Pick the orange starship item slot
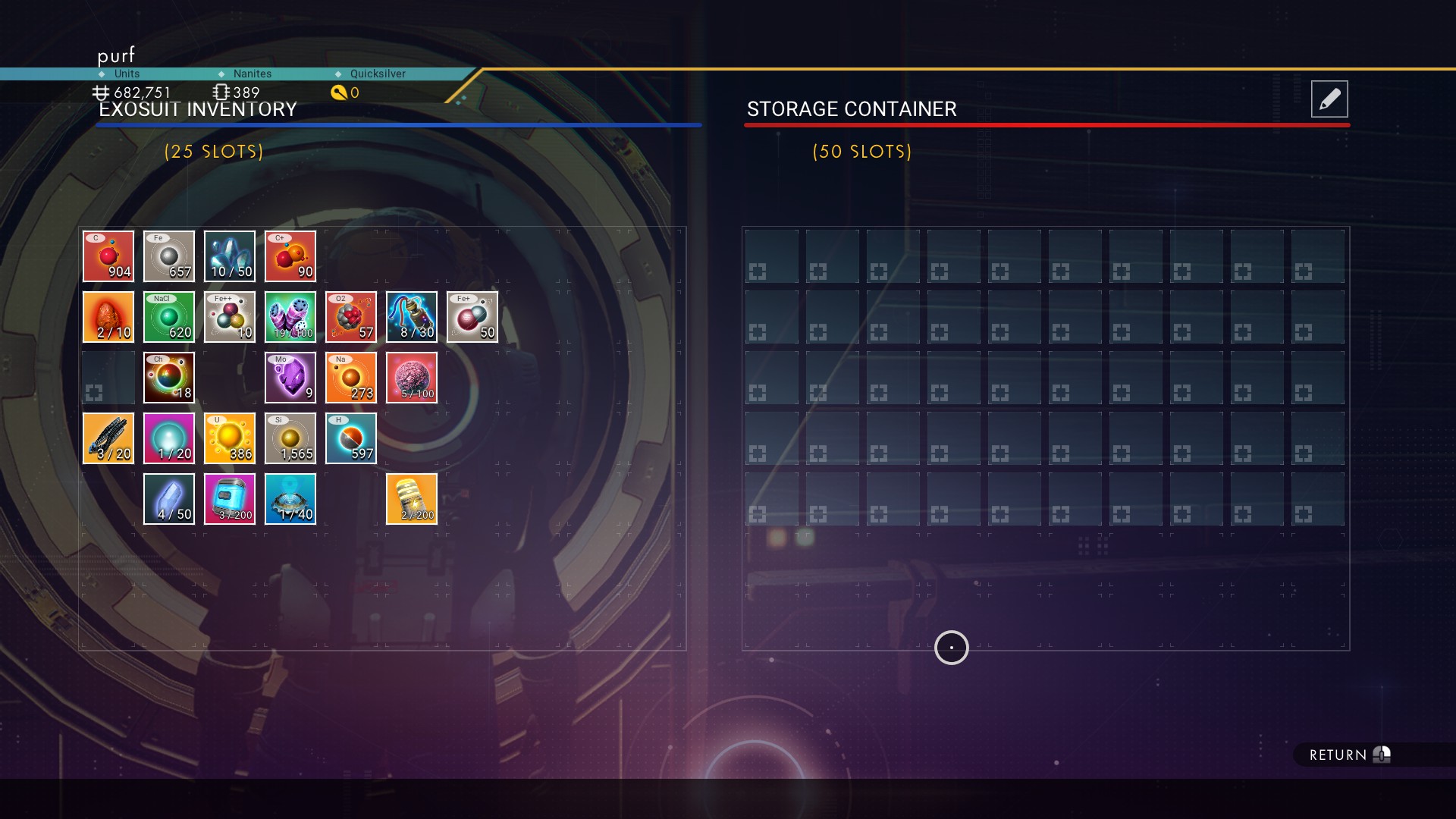This screenshot has height=819, width=1456. pyautogui.click(x=108, y=438)
